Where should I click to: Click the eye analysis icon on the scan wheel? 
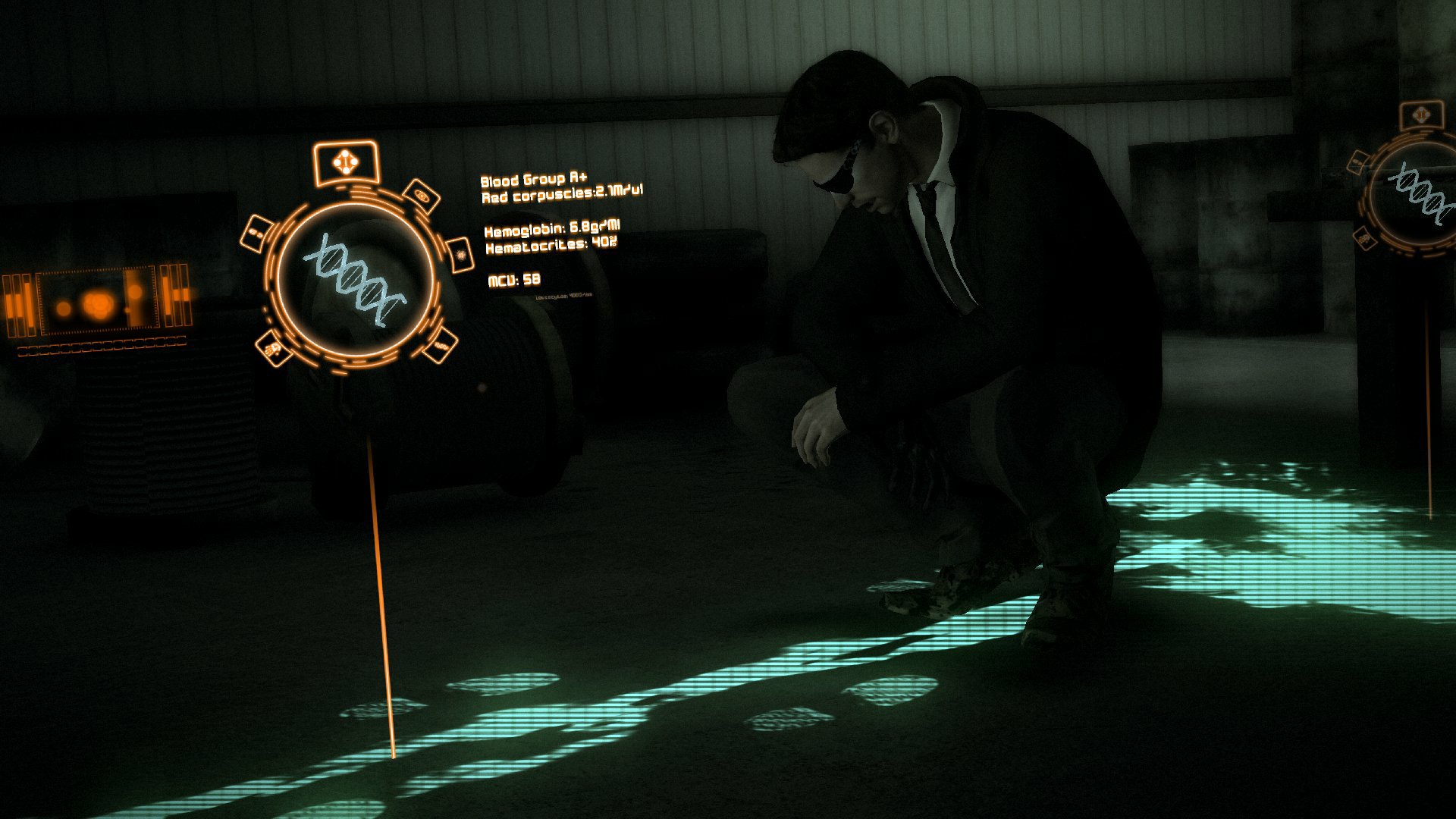coord(422,195)
